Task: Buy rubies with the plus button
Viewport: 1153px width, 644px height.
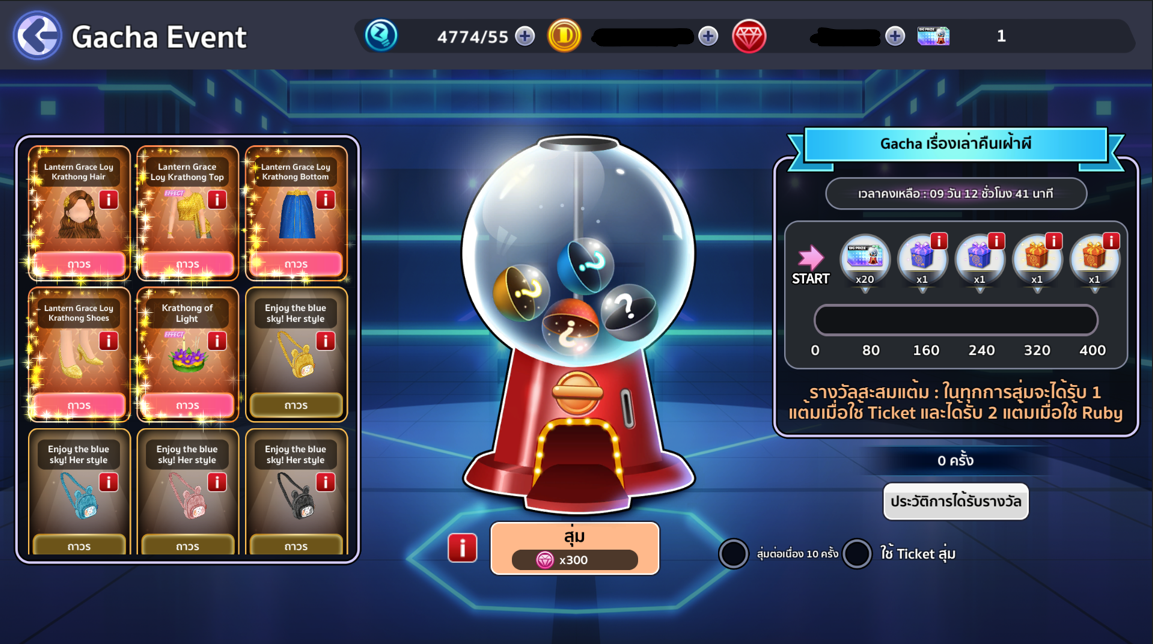Action: tap(895, 37)
